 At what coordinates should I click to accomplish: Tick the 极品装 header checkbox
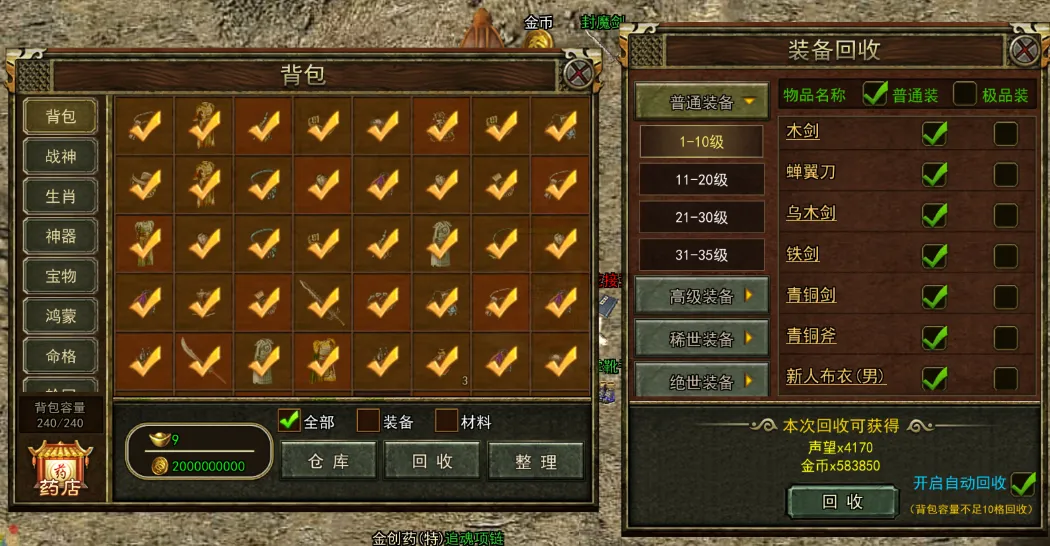pos(965,95)
